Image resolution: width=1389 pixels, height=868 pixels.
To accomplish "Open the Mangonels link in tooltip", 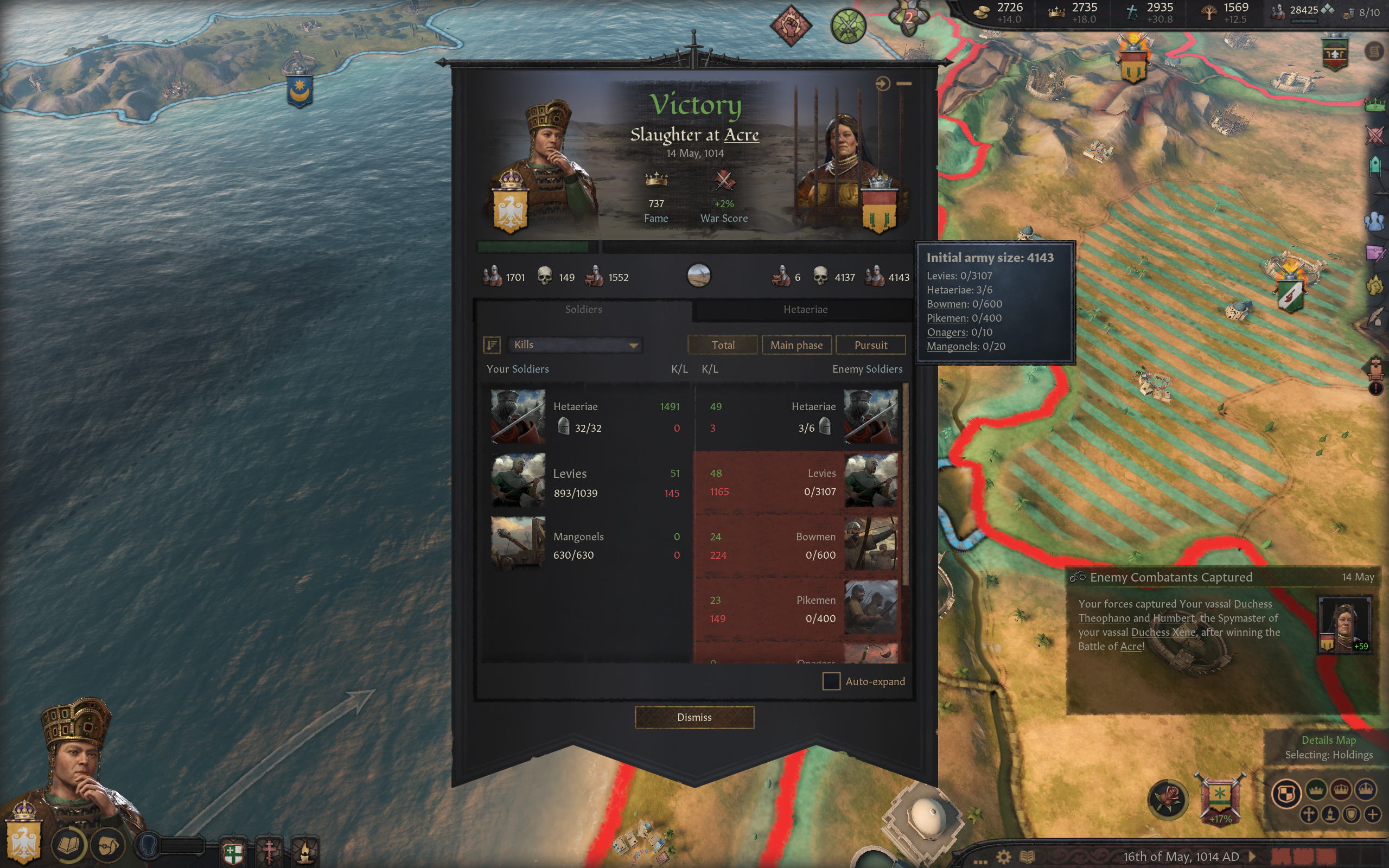I will click(x=952, y=346).
